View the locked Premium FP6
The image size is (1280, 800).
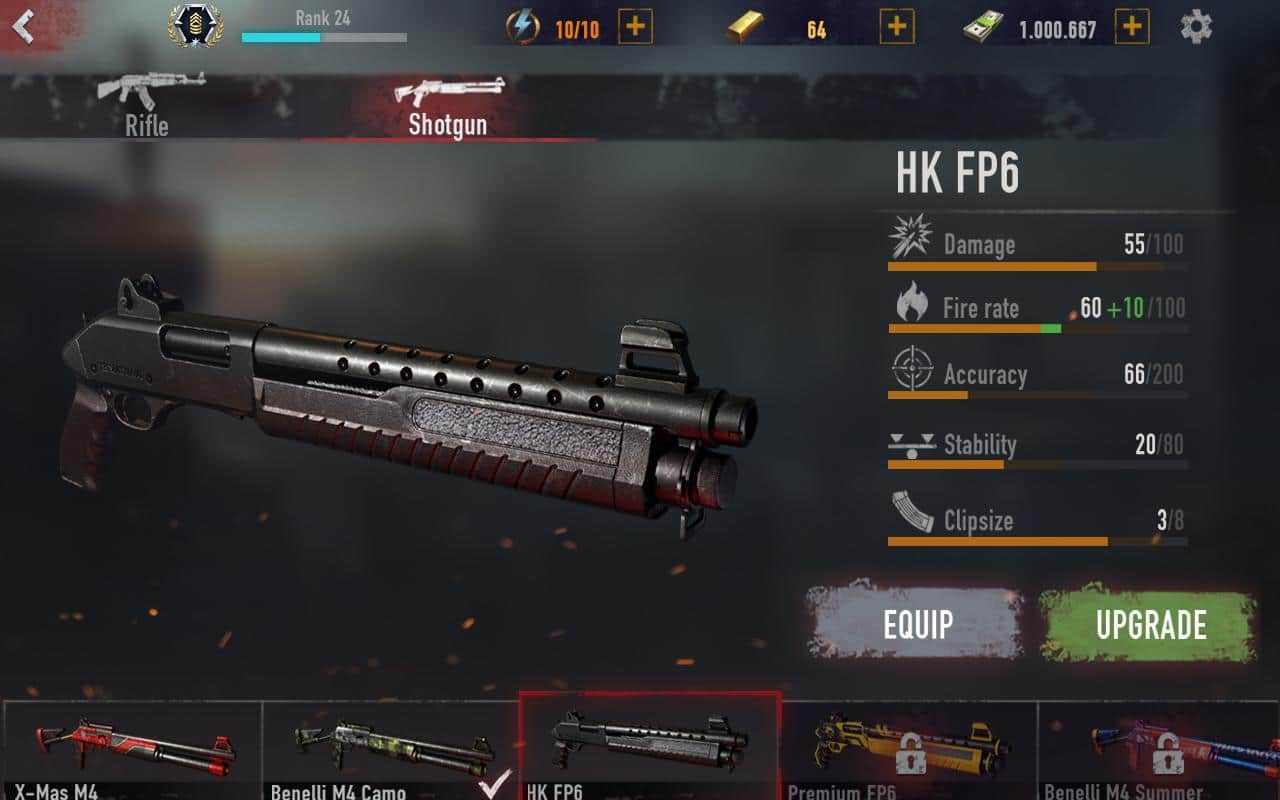coord(908,750)
